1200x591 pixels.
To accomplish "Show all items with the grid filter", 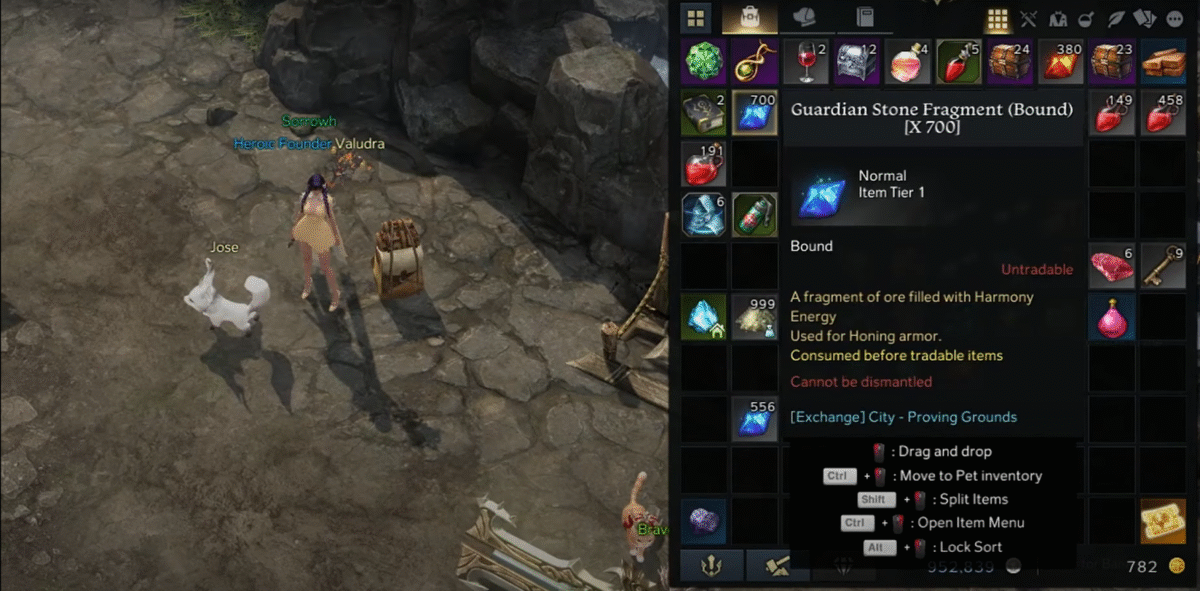I will (x=997, y=19).
